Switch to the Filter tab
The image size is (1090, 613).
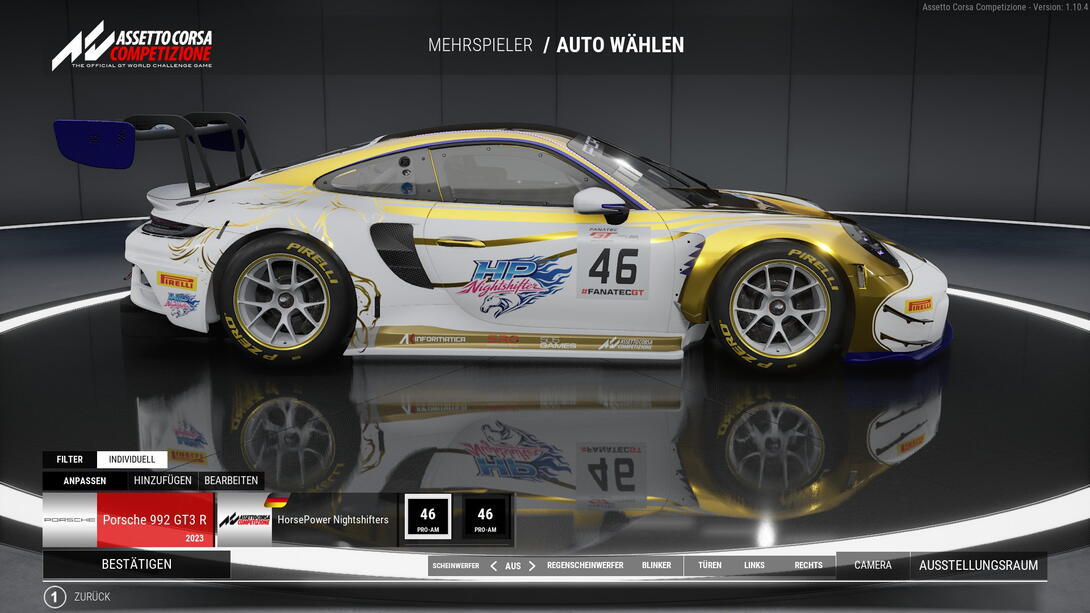point(70,460)
